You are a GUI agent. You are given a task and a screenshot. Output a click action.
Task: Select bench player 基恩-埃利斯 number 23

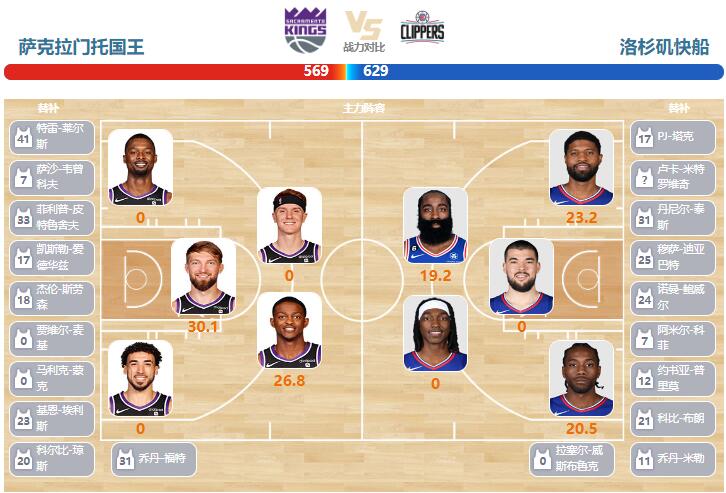click(52, 417)
